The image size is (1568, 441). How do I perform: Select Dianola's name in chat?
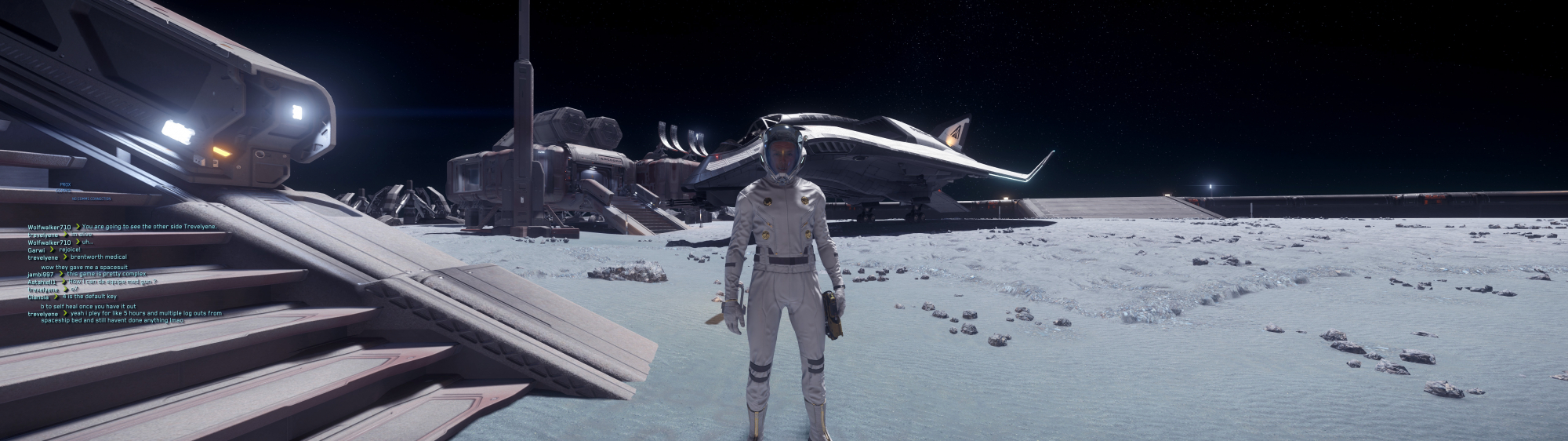tap(39, 297)
